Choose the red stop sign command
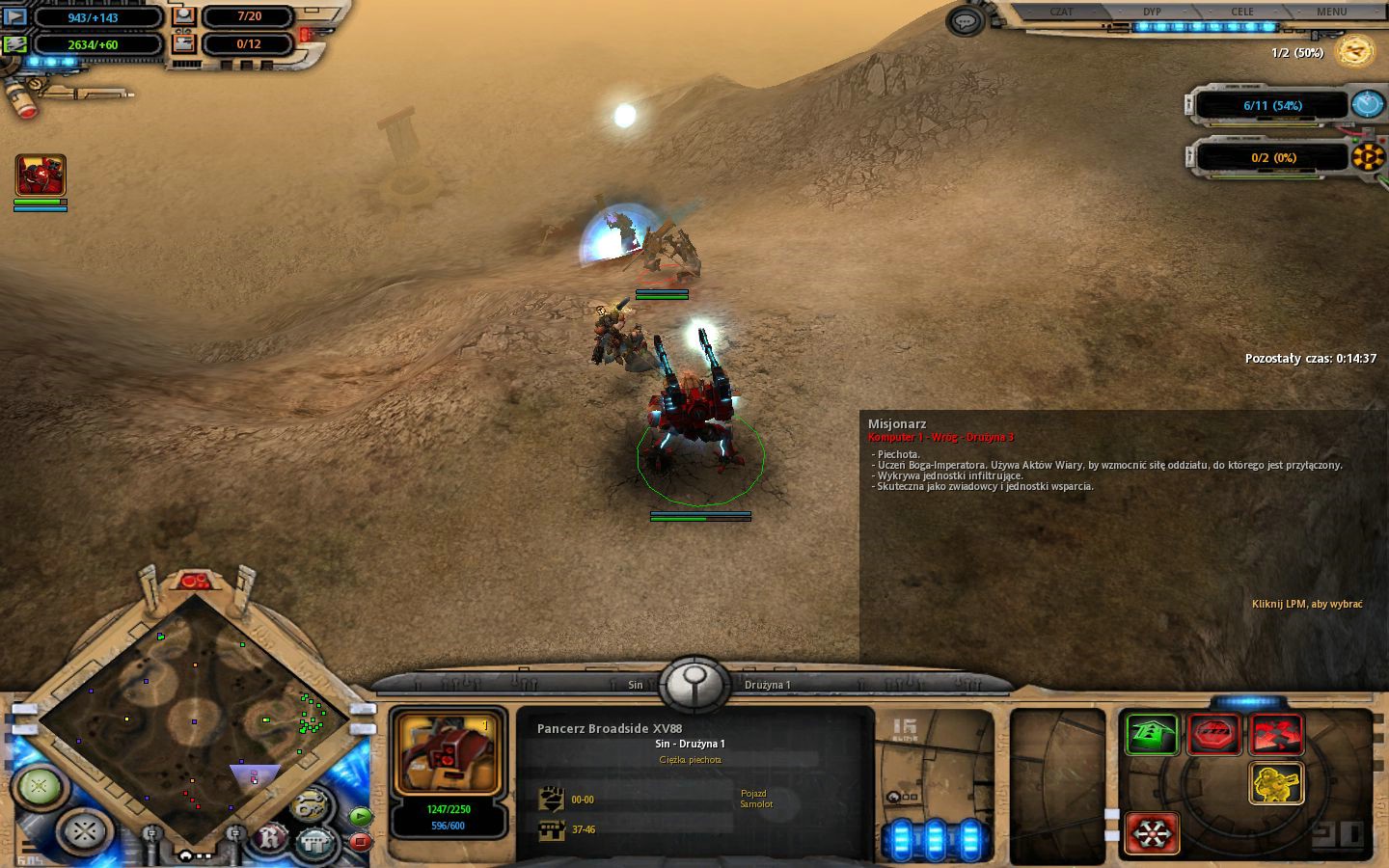 1214,735
